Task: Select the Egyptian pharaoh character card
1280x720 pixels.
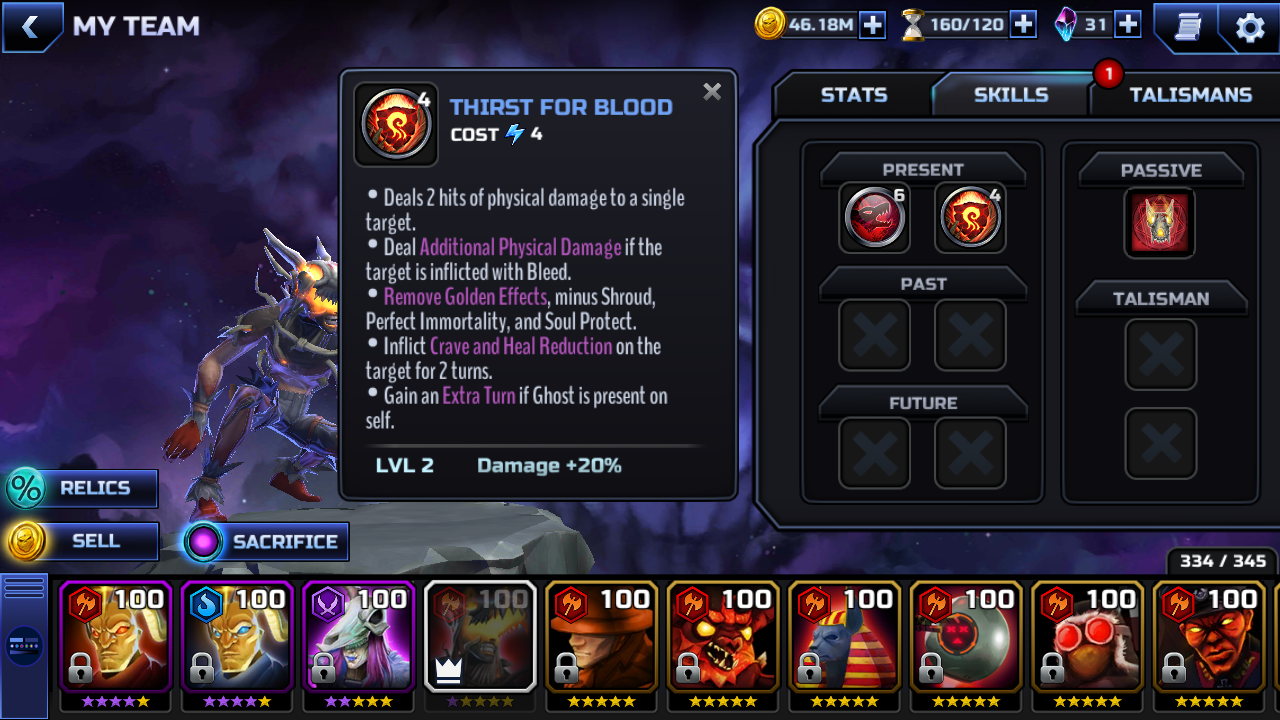Action: [x=844, y=636]
